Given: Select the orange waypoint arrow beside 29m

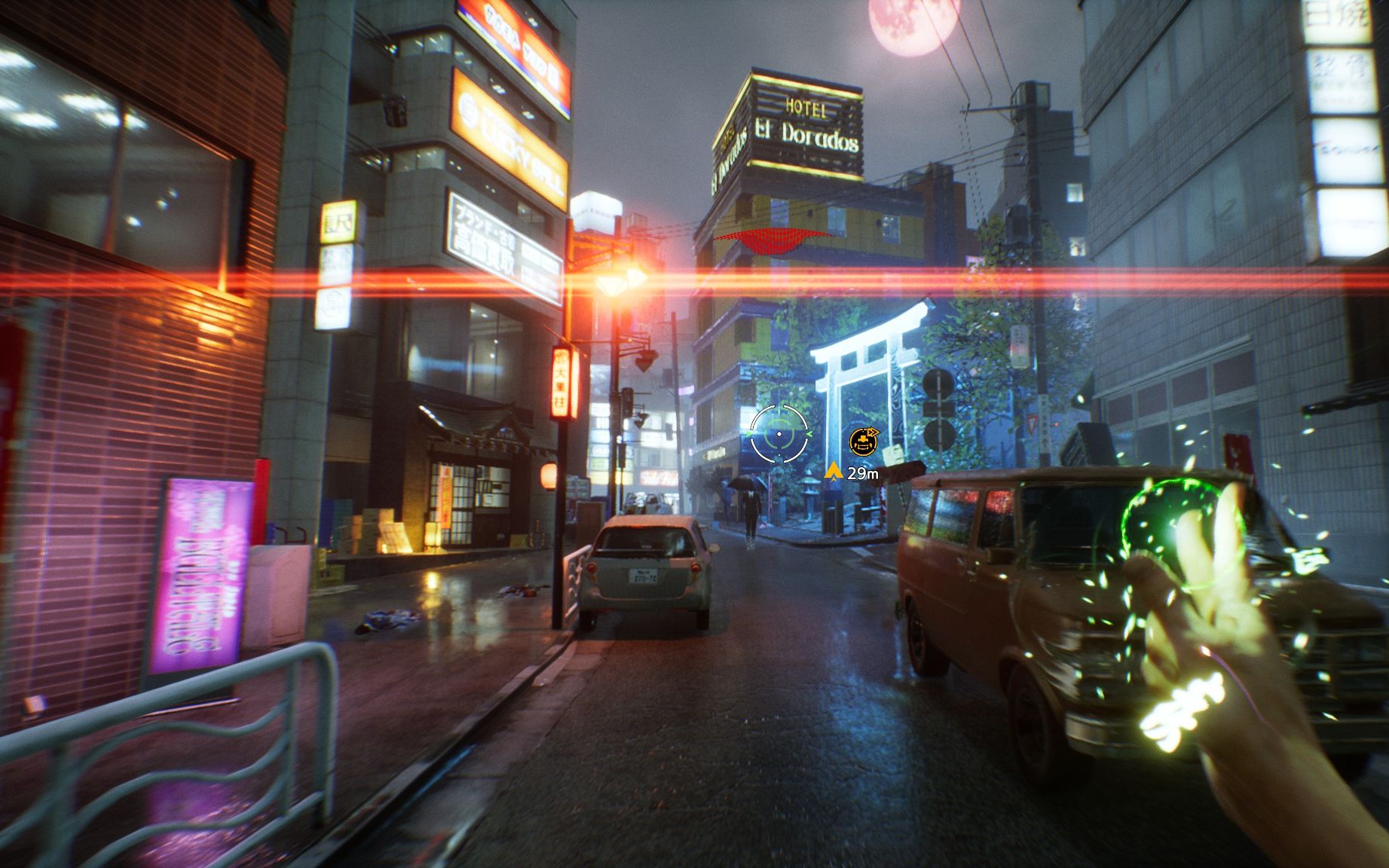Looking at the screenshot, I should coord(833,472).
